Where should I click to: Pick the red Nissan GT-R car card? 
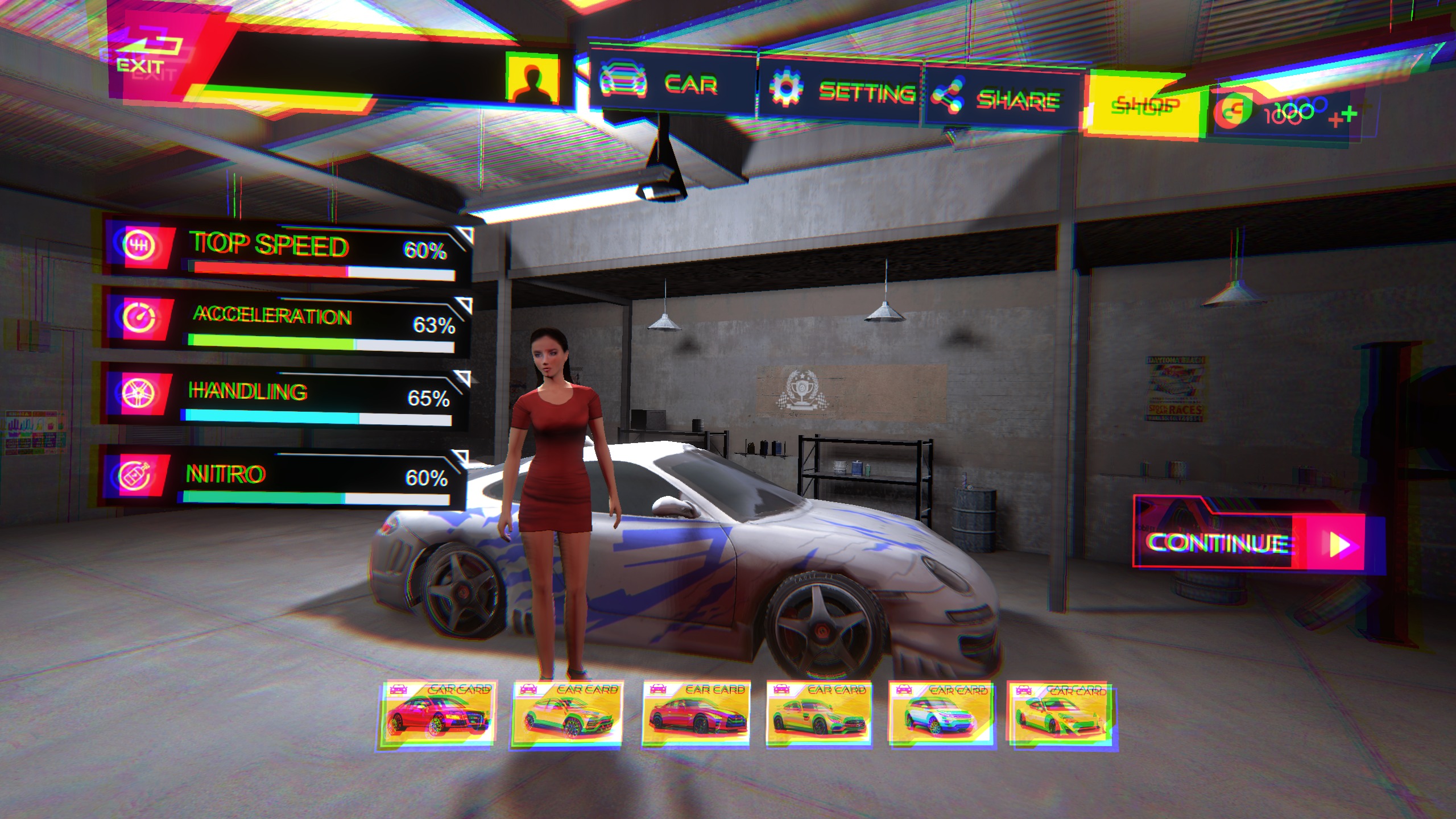696,714
